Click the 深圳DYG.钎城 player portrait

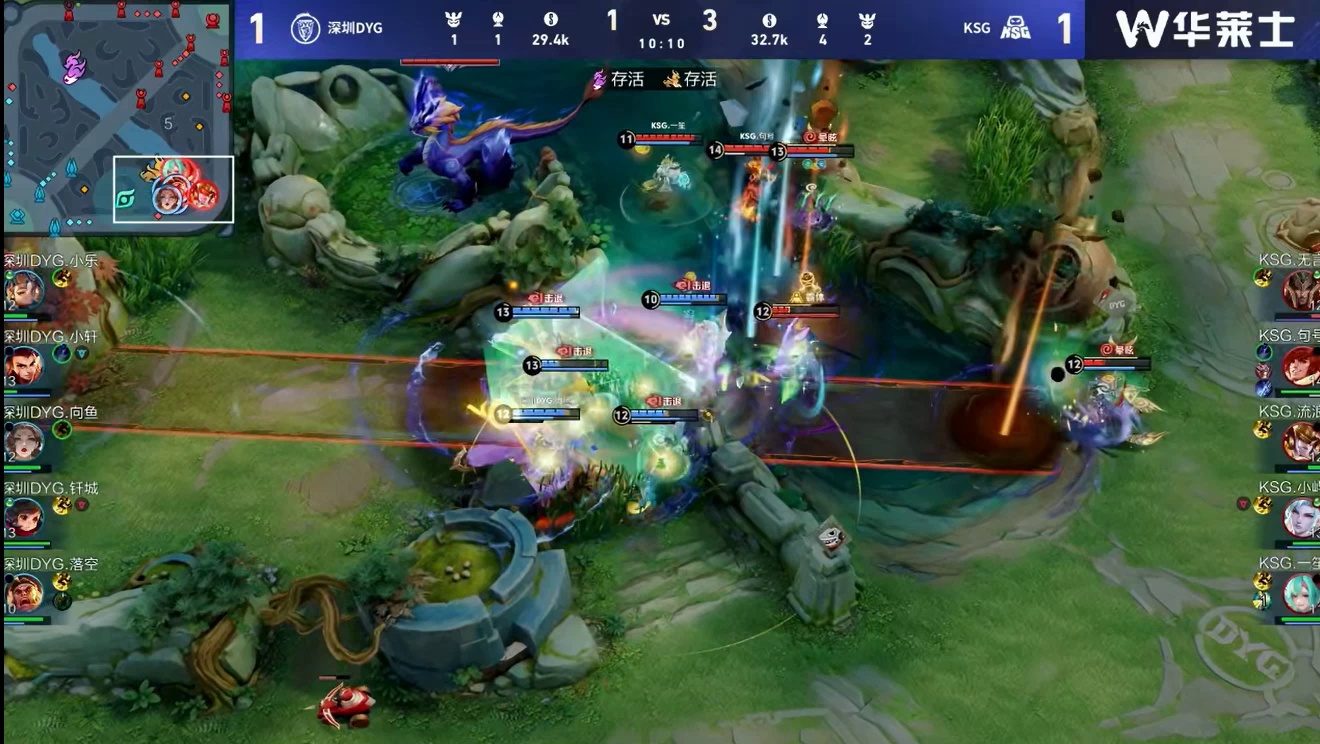[24, 517]
